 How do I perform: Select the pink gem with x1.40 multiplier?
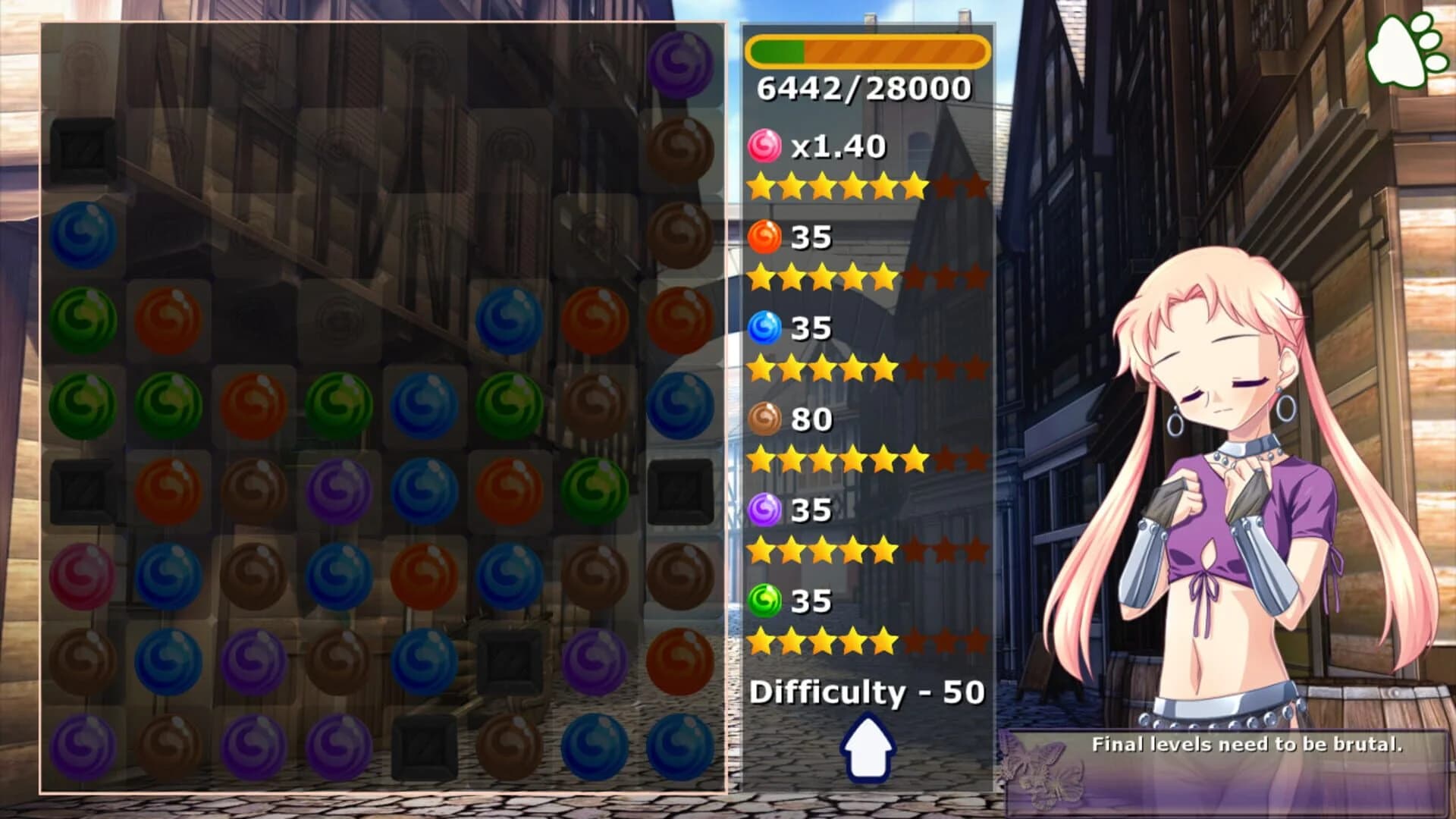tap(766, 144)
